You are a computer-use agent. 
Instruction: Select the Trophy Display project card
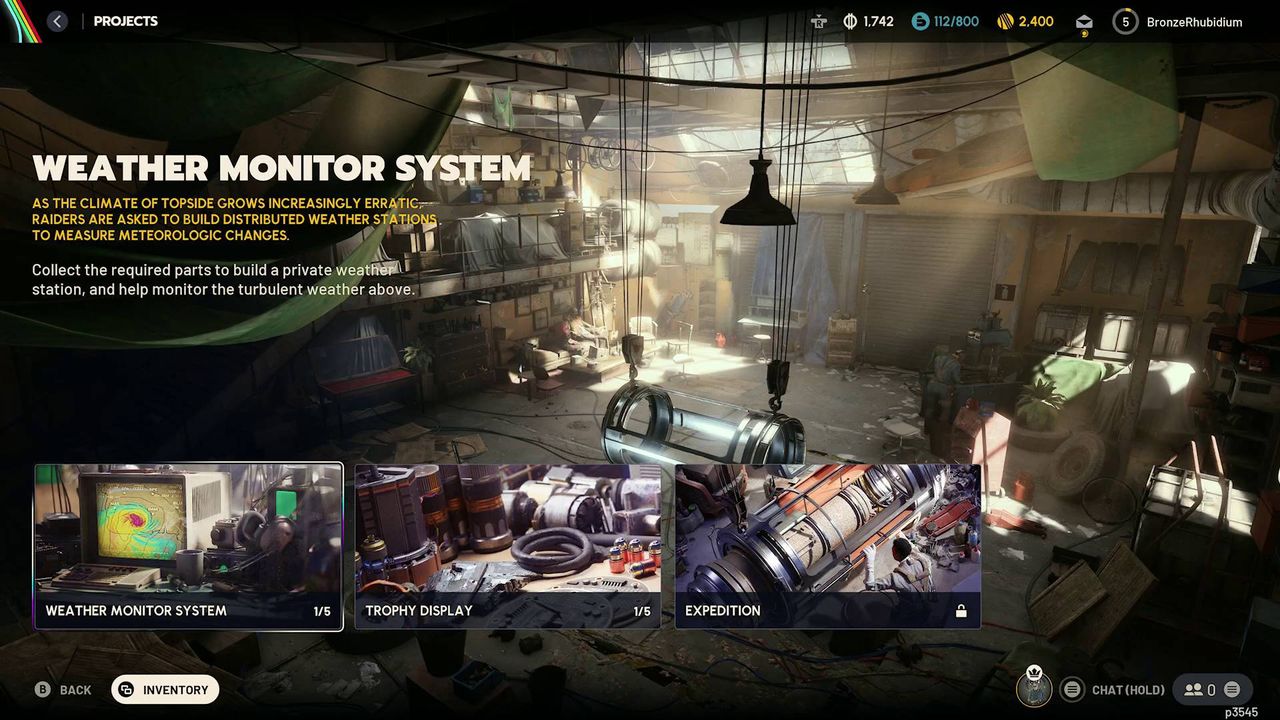pos(508,545)
